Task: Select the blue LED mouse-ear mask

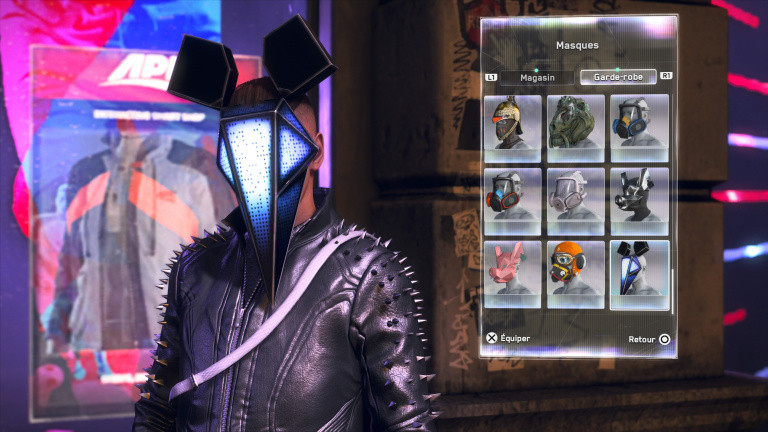Action: tap(640, 274)
